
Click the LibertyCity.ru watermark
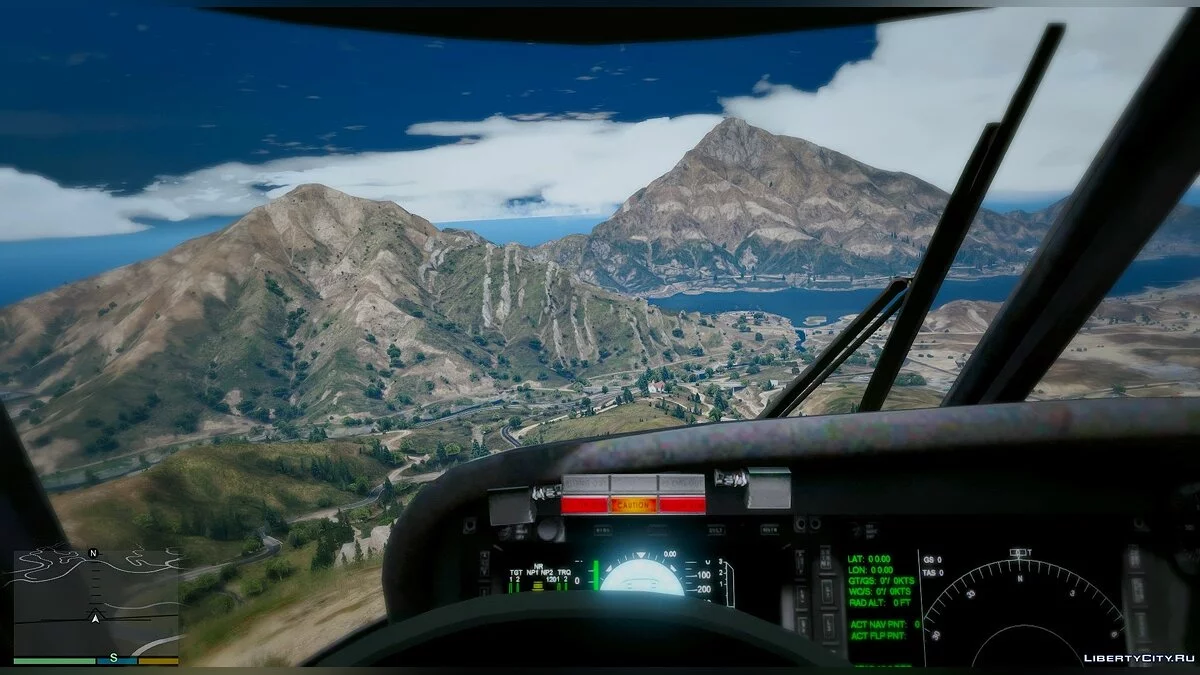[1139, 657]
